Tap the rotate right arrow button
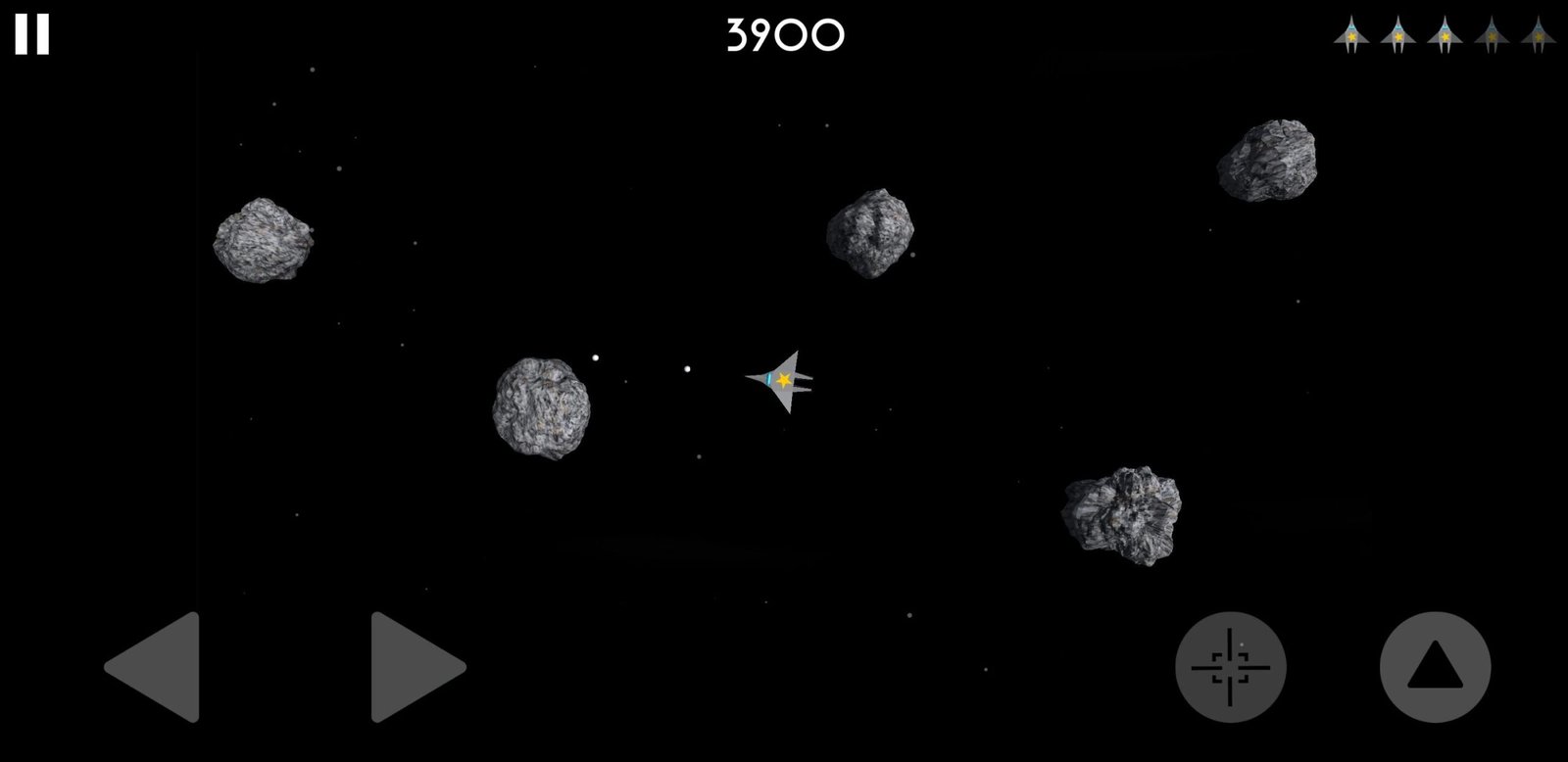 pyautogui.click(x=415, y=667)
